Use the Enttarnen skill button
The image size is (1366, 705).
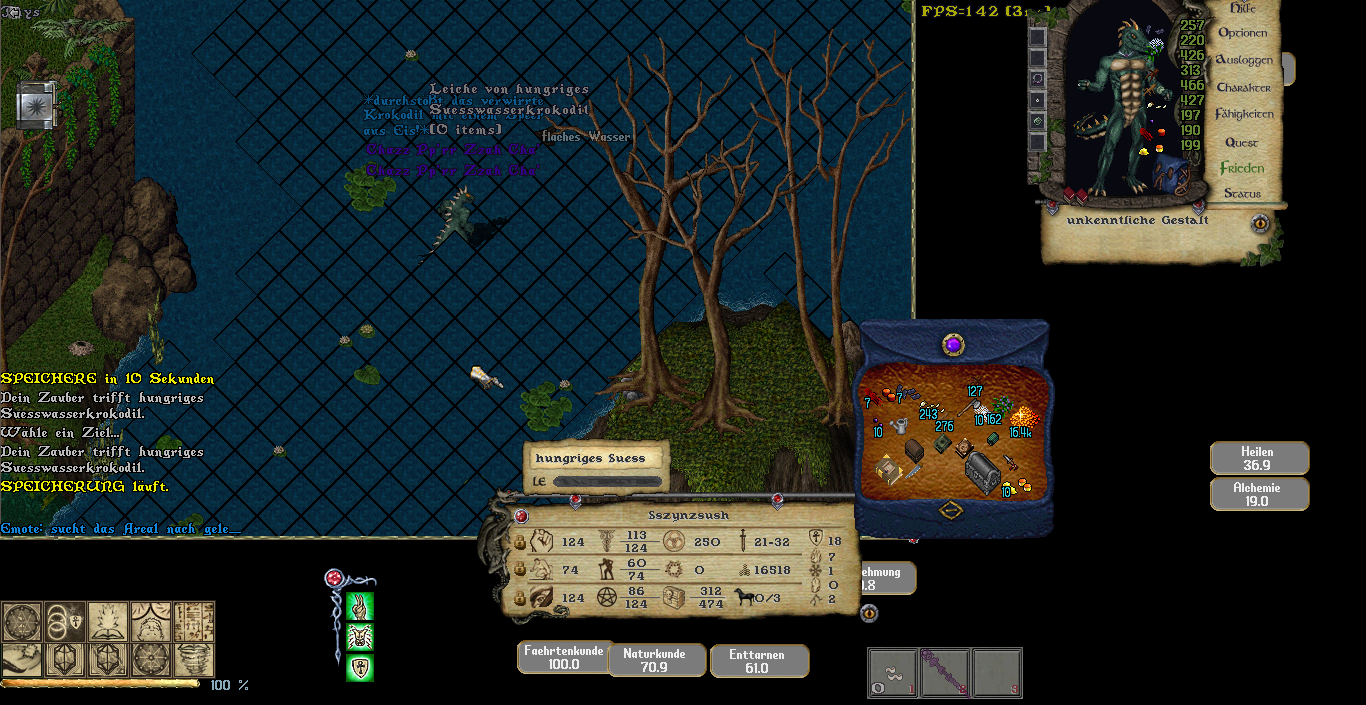[758, 660]
